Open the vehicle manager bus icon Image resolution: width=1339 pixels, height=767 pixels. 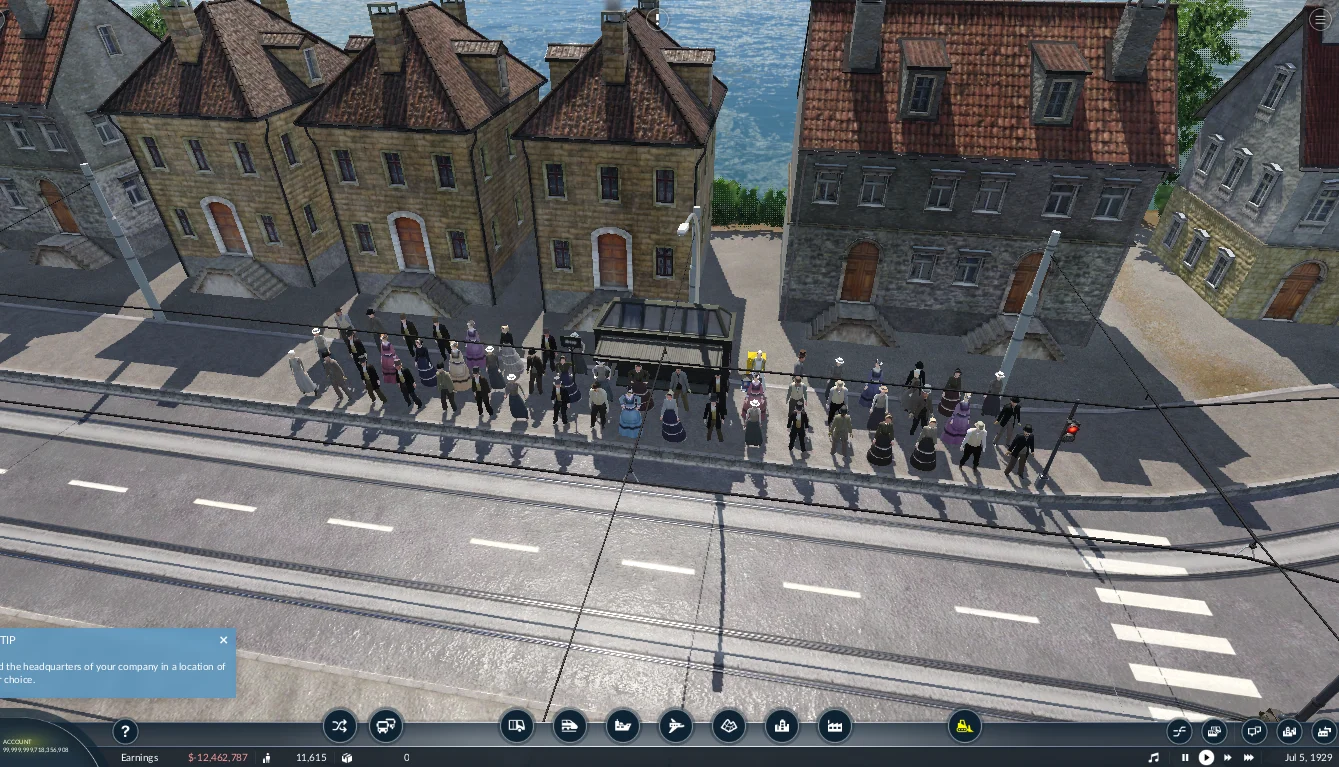[386, 726]
